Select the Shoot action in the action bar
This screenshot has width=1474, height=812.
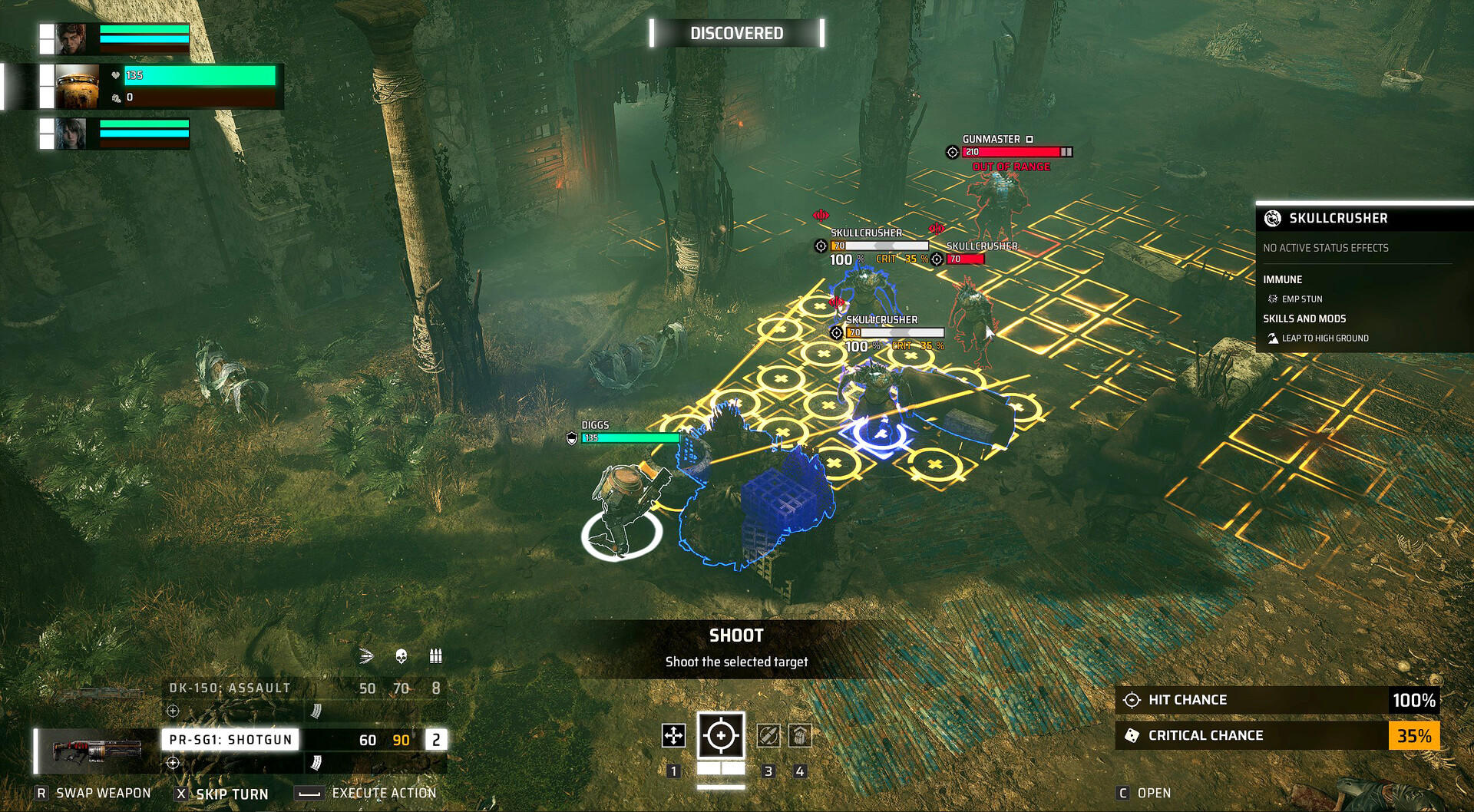(722, 735)
